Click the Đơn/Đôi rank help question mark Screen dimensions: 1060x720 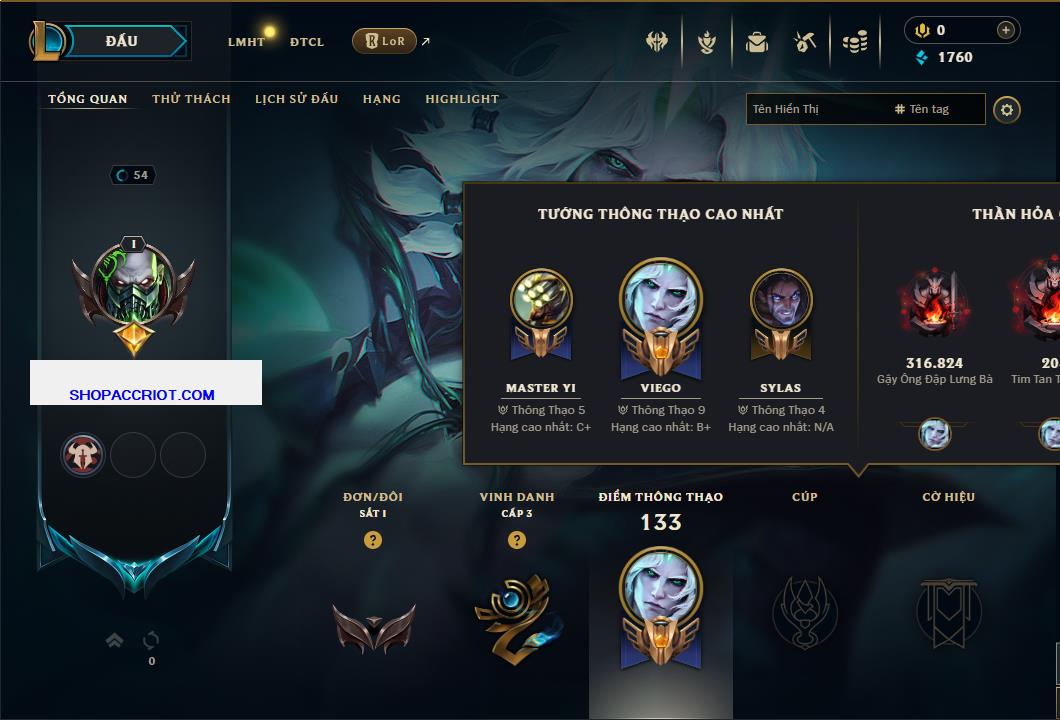pyautogui.click(x=373, y=540)
